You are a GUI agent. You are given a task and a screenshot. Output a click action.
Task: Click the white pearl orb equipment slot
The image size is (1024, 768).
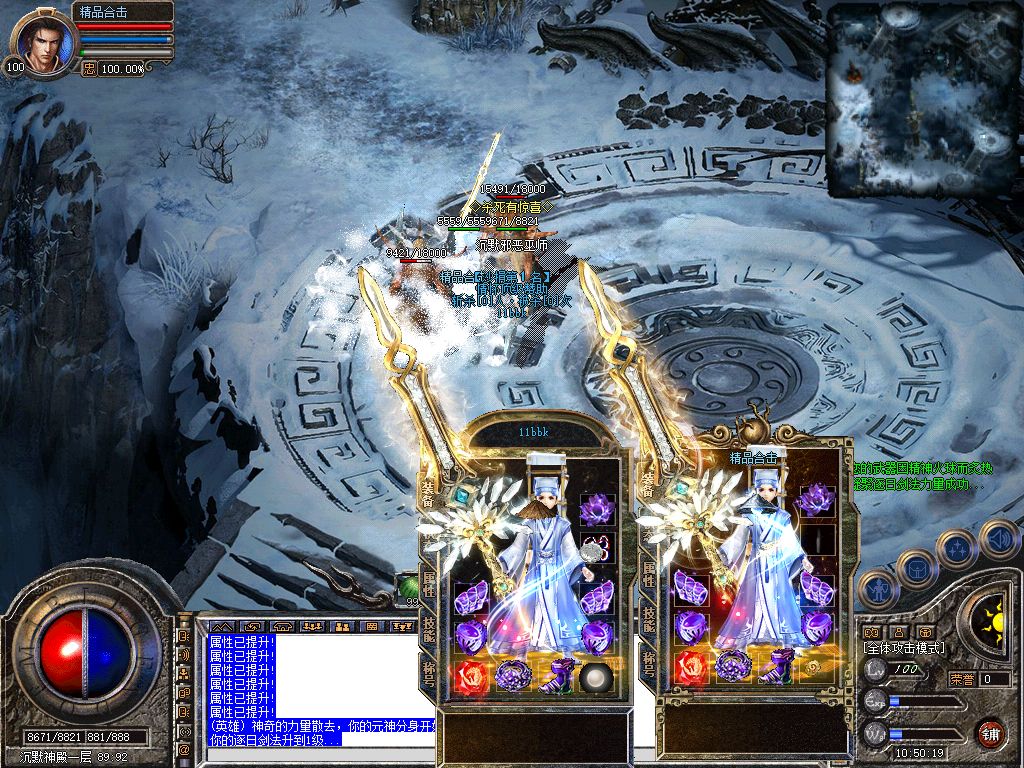[x=597, y=677]
